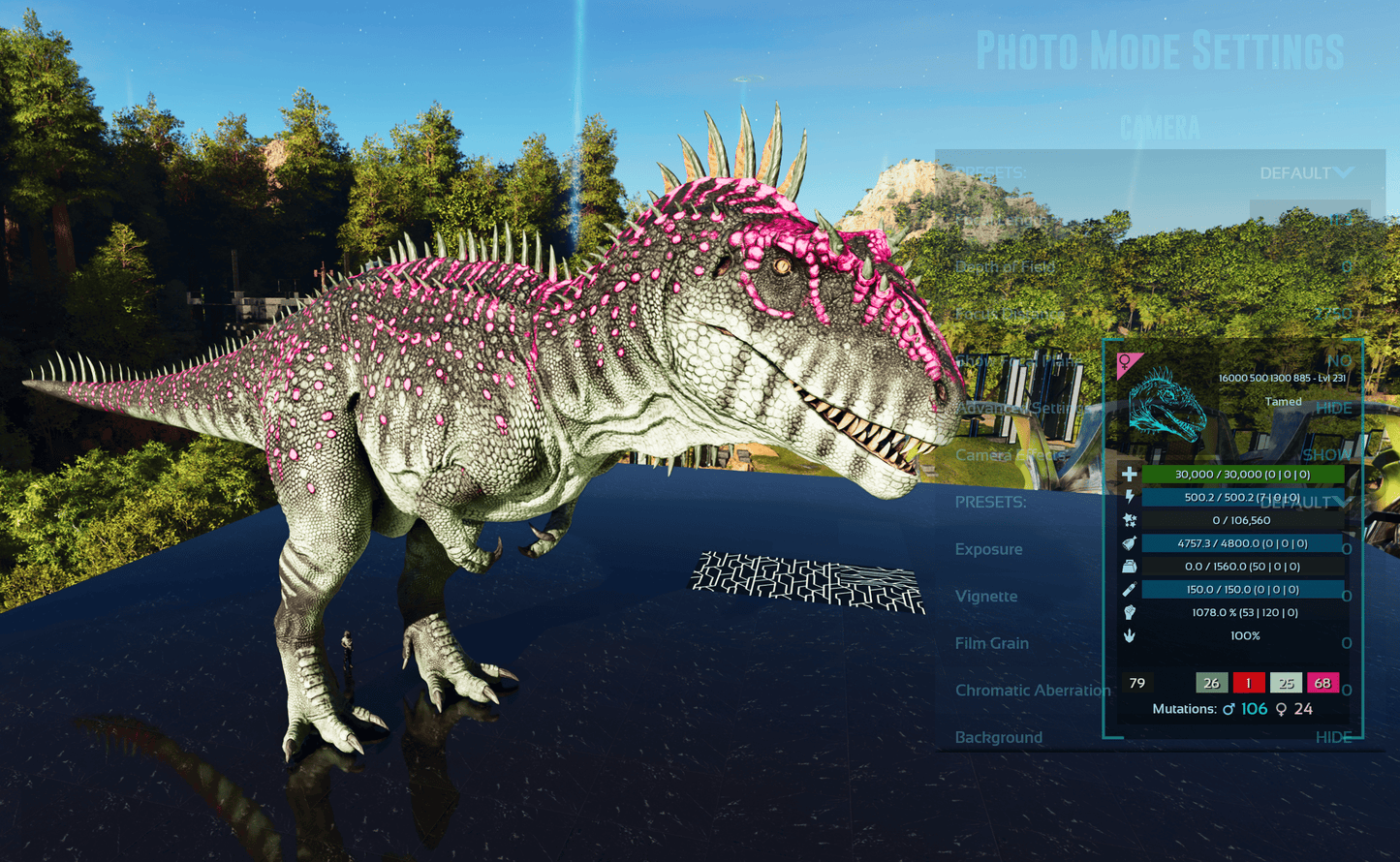Open the Presets dropdown above Exposure
Image resolution: width=1400 pixels, height=862 pixels.
[1305, 503]
